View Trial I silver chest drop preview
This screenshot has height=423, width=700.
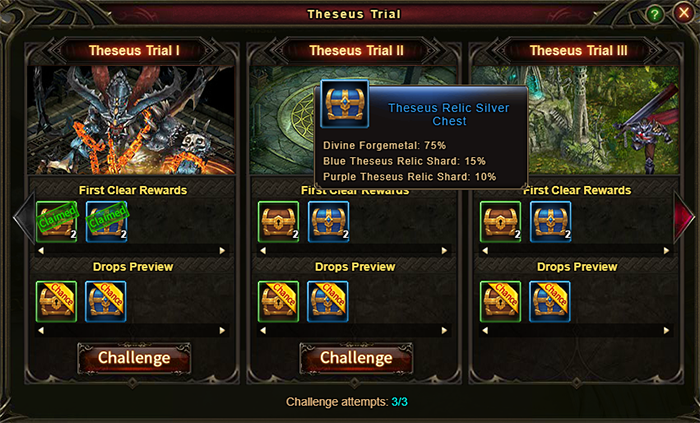[x=106, y=301]
